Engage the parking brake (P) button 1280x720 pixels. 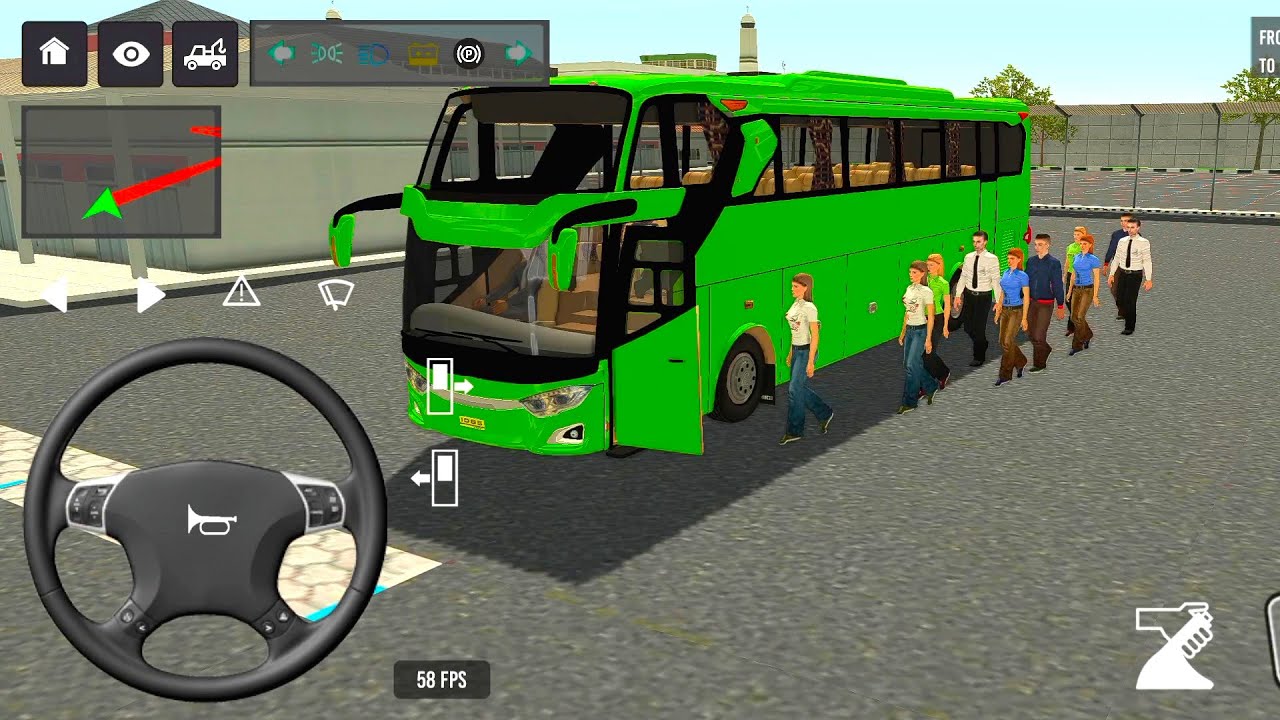tap(468, 53)
